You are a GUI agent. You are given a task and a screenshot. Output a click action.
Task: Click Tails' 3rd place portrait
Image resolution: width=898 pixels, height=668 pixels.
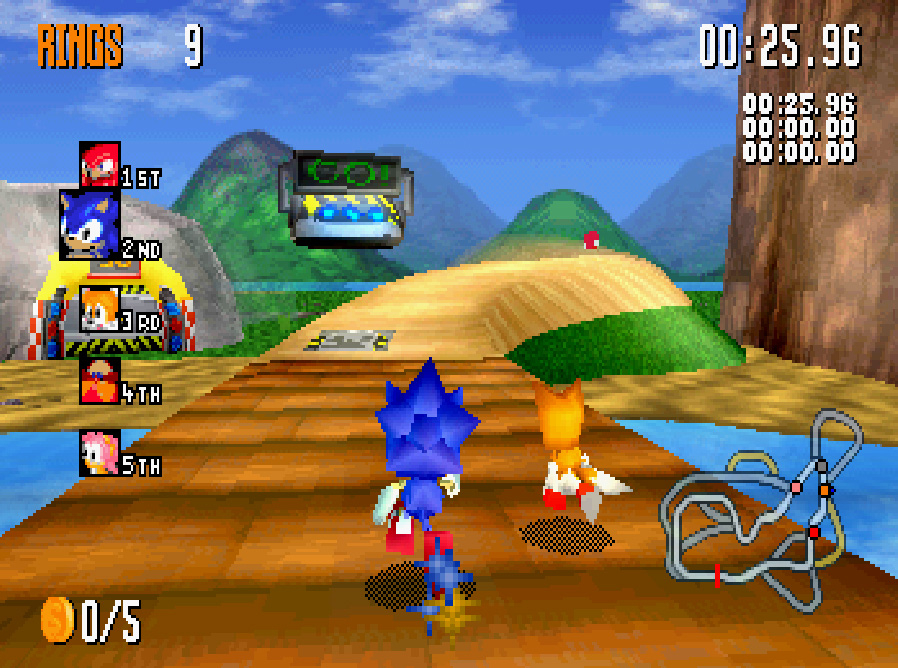point(100,309)
